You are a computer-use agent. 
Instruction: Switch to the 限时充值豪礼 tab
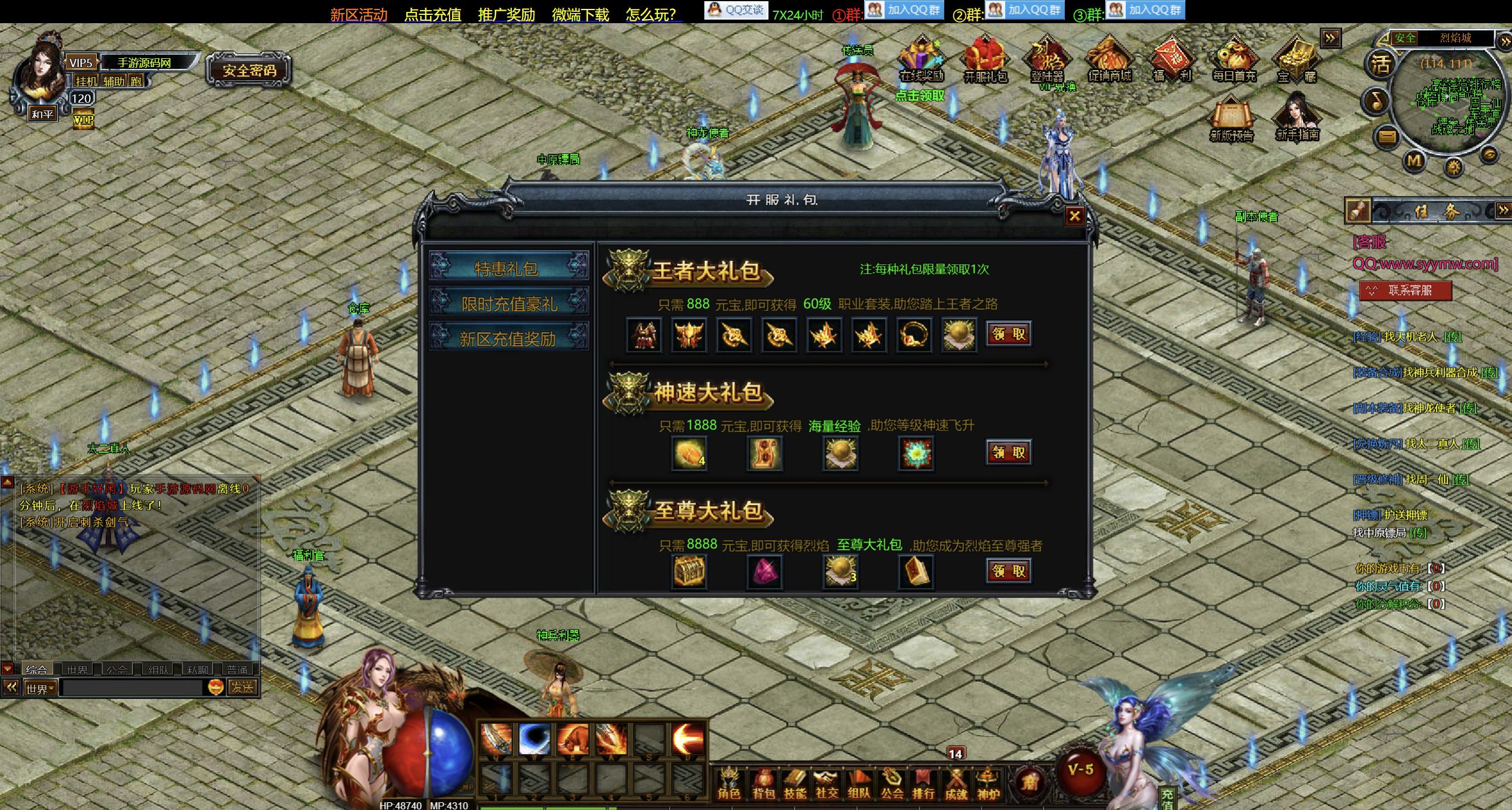[509, 303]
